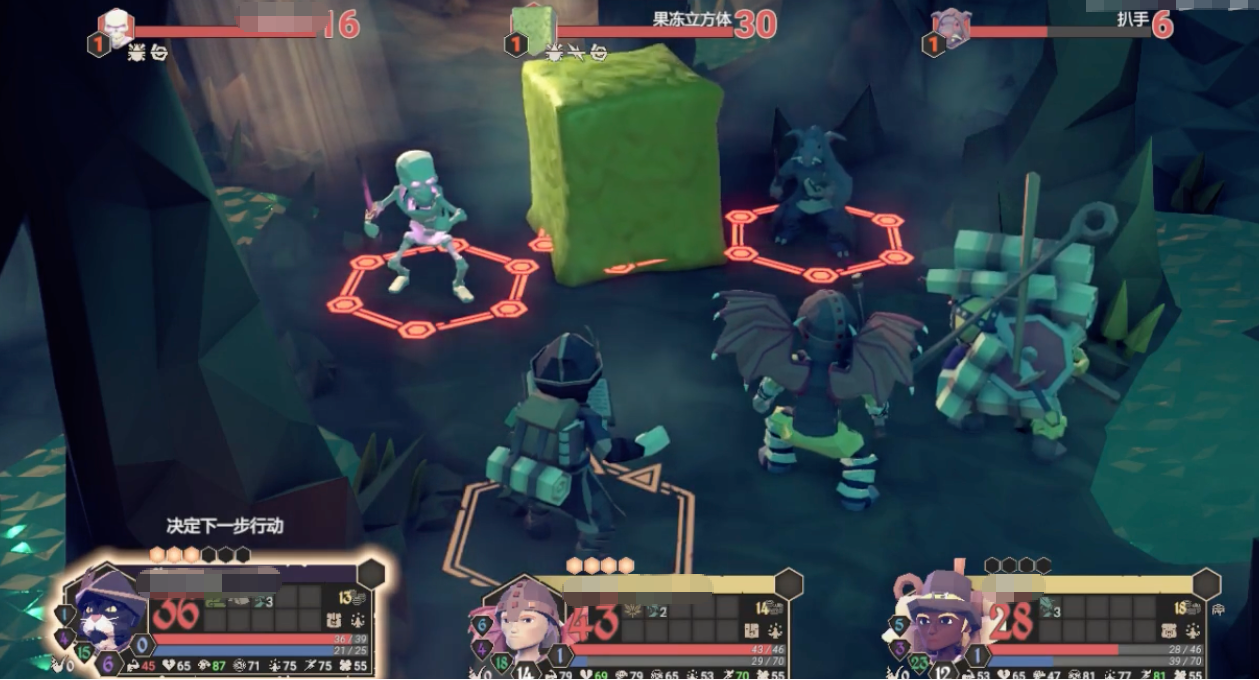The image size is (1260, 680).
Task: Target the 扒手 enemy portrait
Action: [x=950, y=28]
